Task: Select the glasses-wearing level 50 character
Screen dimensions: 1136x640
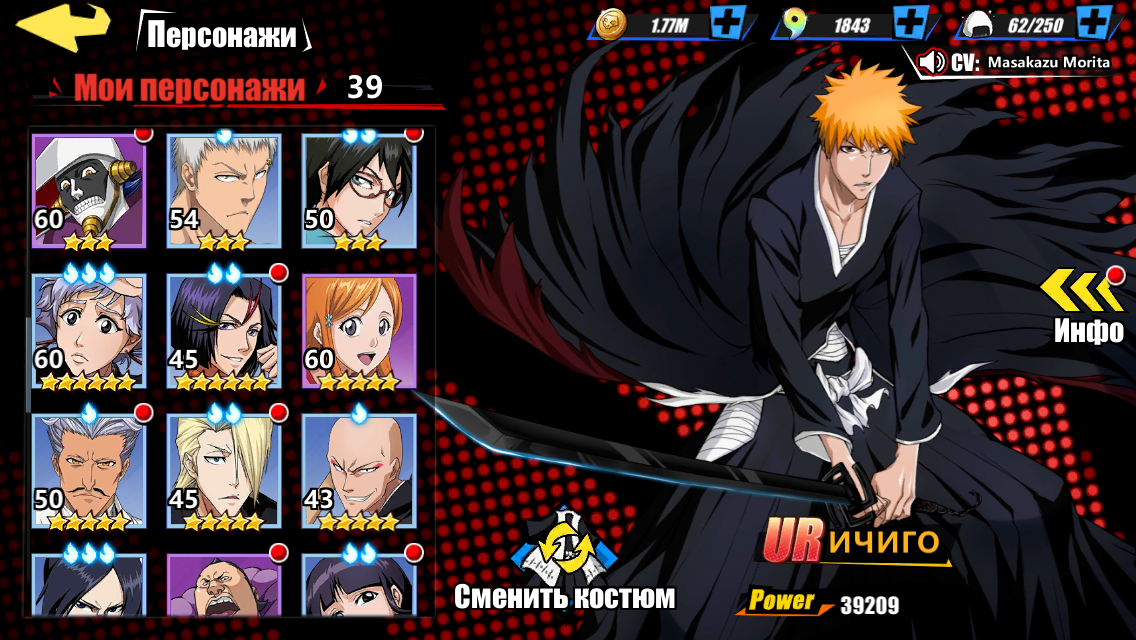Action: pyautogui.click(x=359, y=190)
